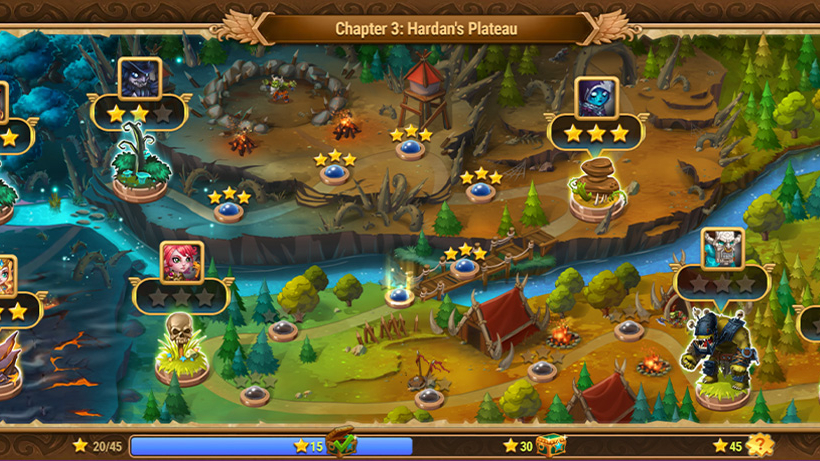Open the 30-star treasure chest reward
The width and height of the screenshot is (820, 461).
549,445
